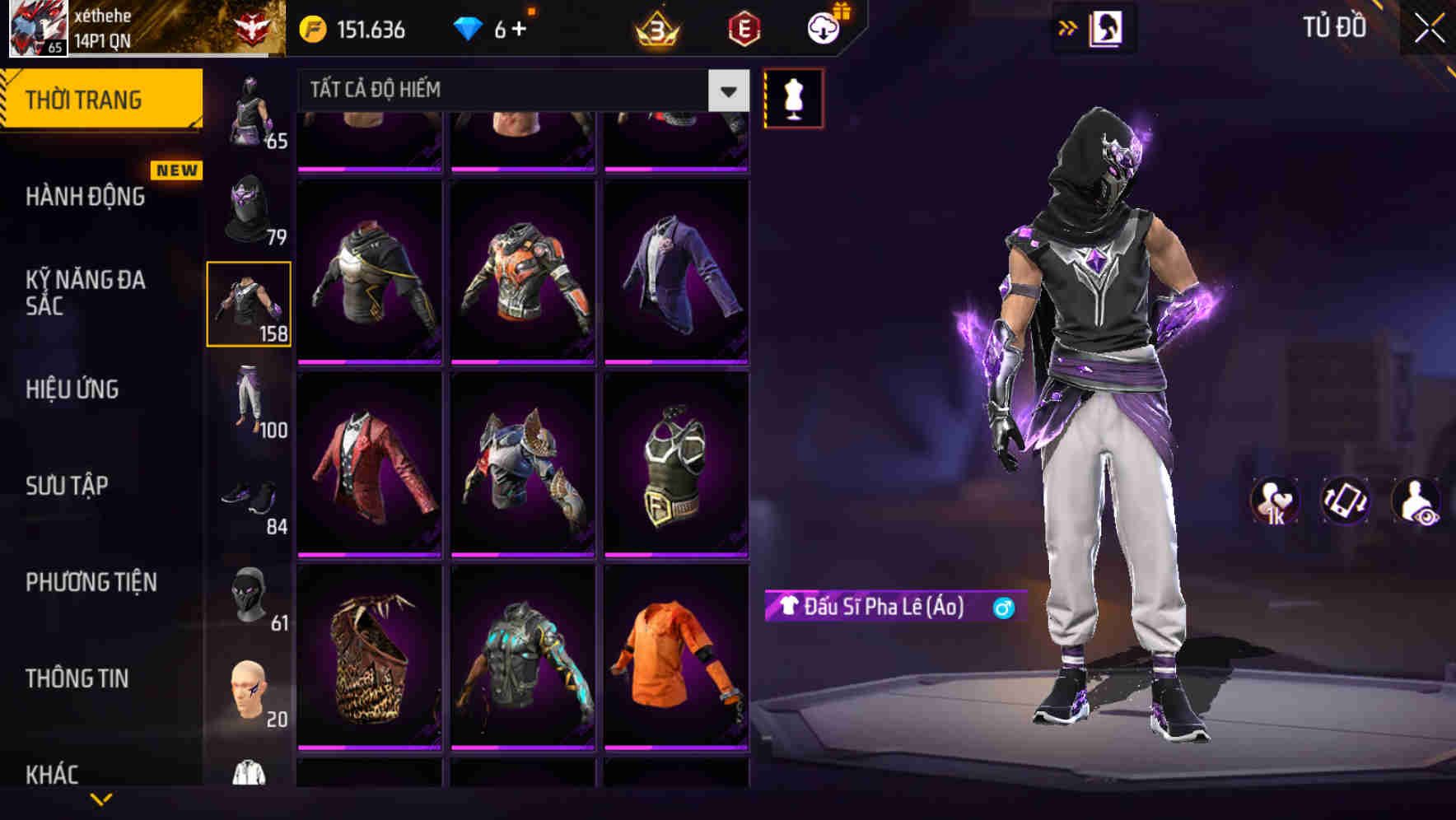The width and height of the screenshot is (1456, 820).
Task: Open the mannequin display panel
Action: (793, 99)
